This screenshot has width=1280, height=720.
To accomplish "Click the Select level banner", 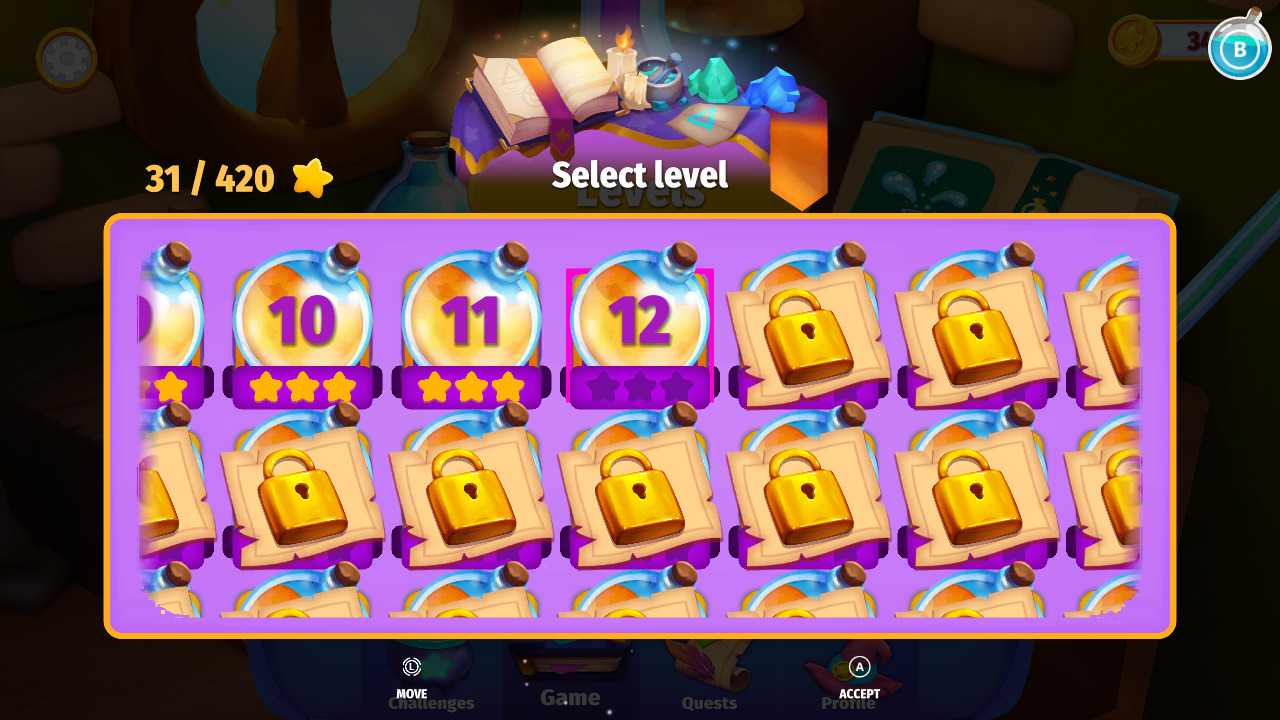I will (x=639, y=176).
